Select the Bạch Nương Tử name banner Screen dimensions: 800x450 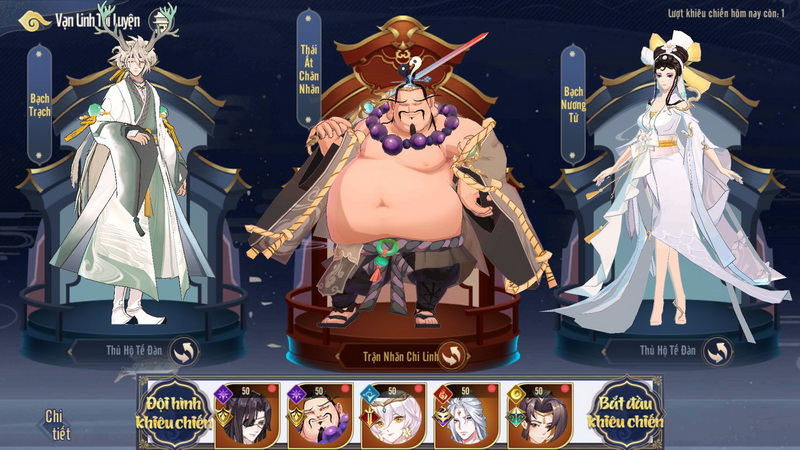pyautogui.click(x=573, y=104)
